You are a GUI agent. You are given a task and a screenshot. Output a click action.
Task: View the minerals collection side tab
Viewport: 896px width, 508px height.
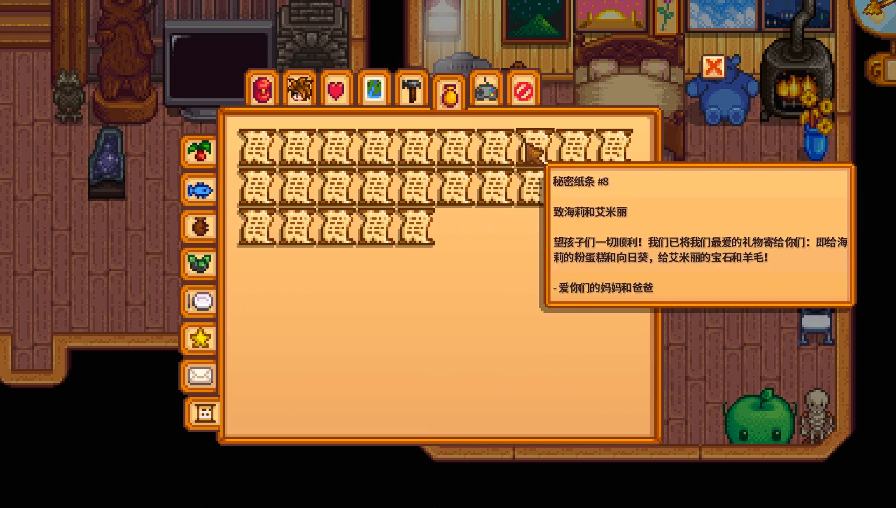[x=200, y=264]
